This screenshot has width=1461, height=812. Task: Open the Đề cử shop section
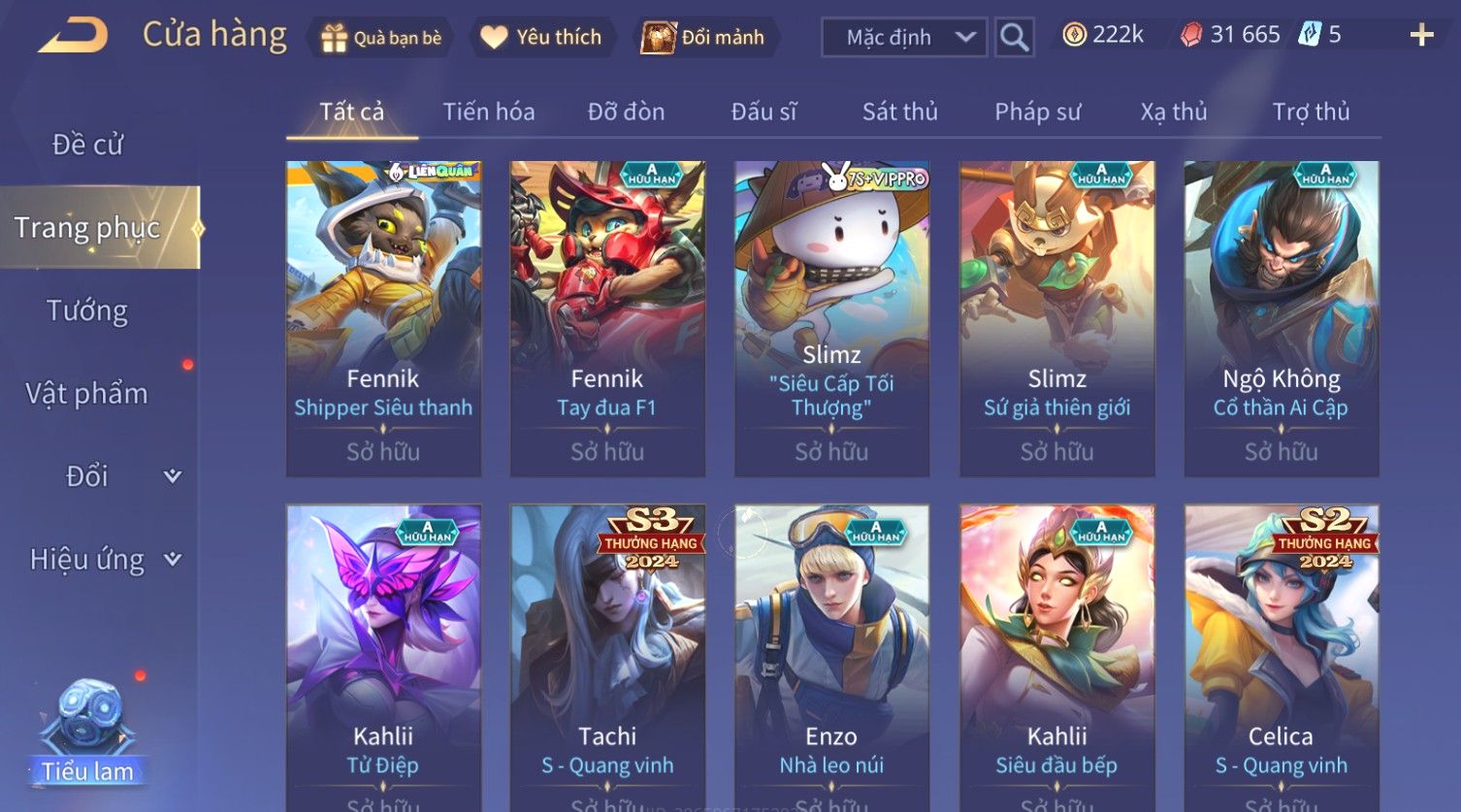tap(87, 145)
